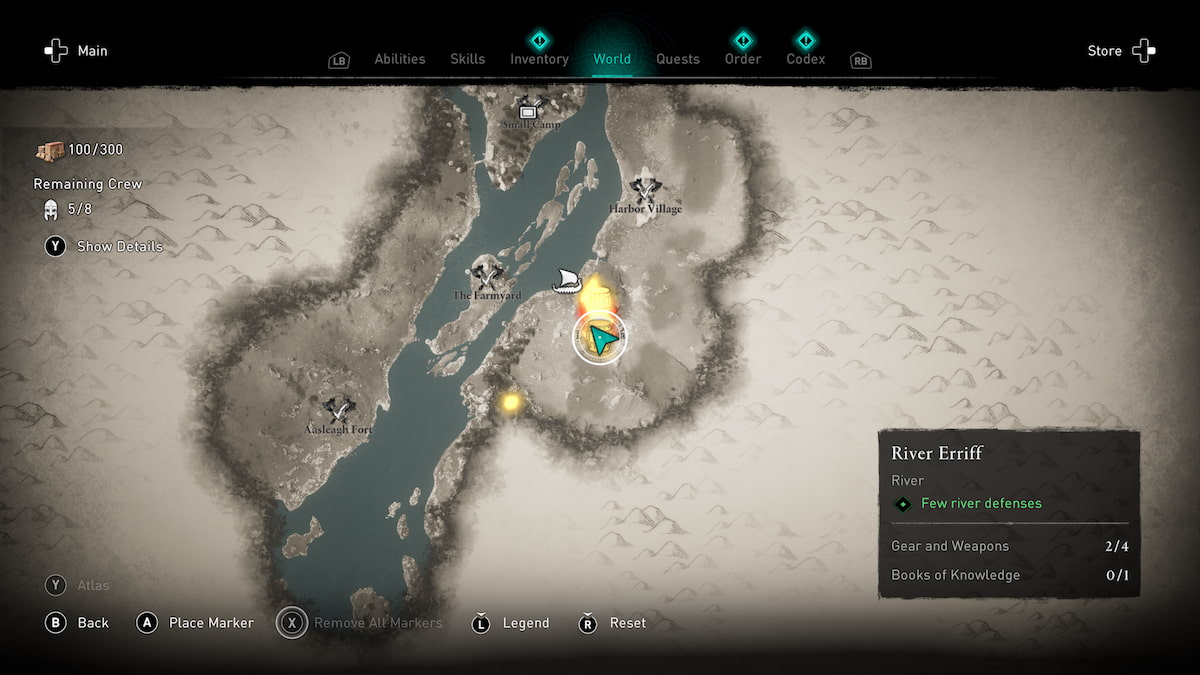The height and width of the screenshot is (675, 1200).
Task: Select the Small Camp map marker
Action: [529, 110]
